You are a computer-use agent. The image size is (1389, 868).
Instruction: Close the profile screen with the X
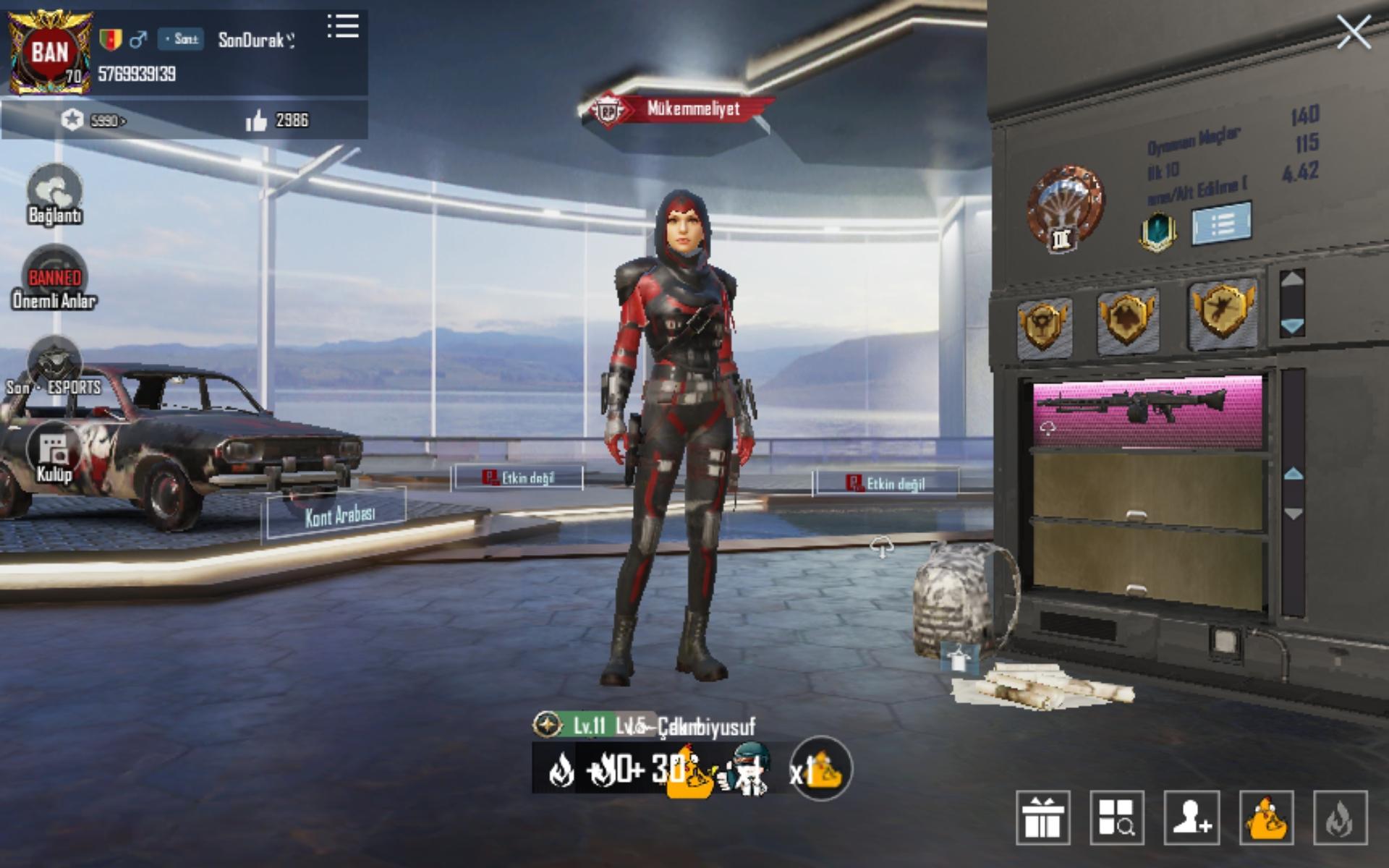point(1353,33)
